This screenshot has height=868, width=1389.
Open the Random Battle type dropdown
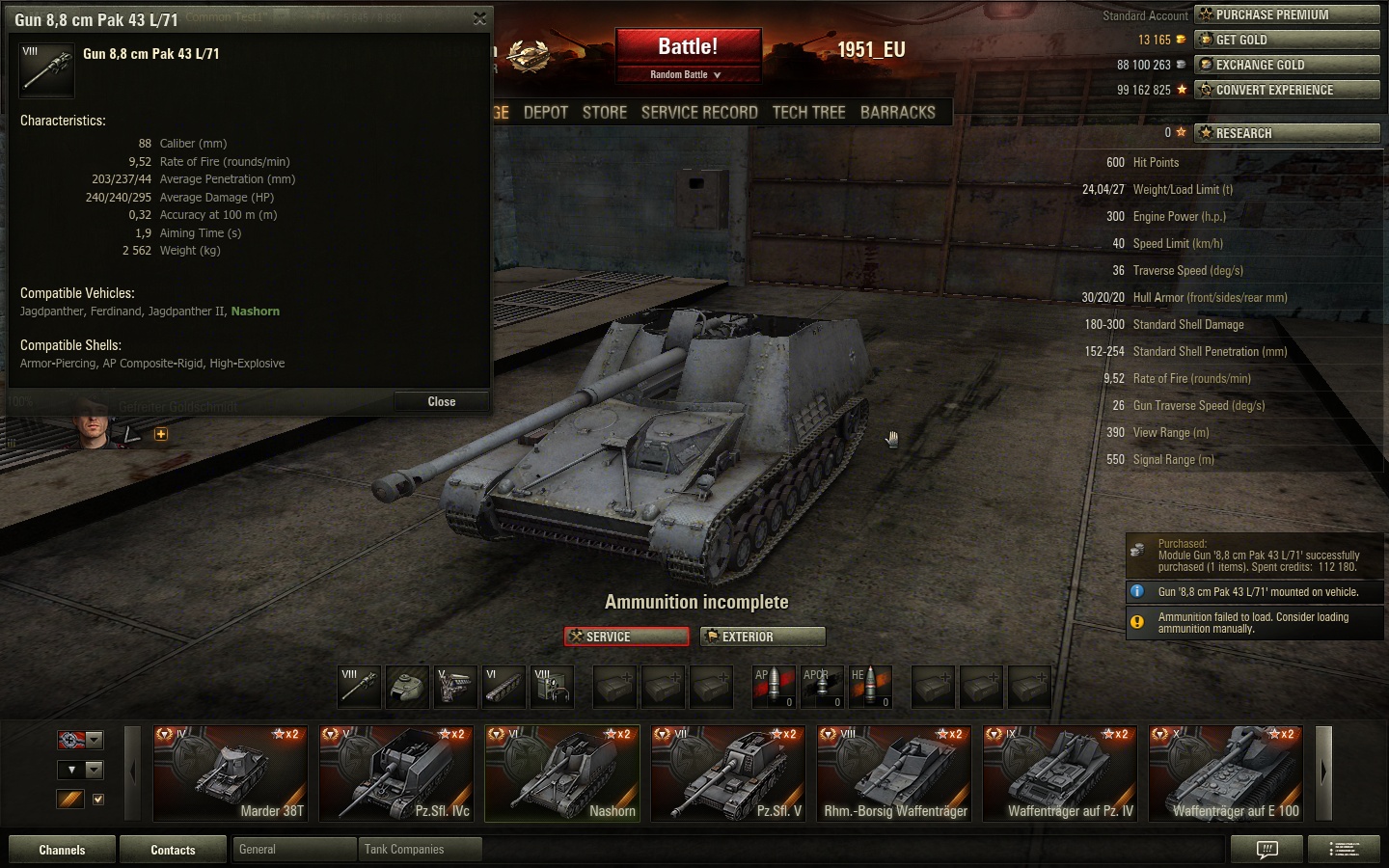tap(687, 74)
